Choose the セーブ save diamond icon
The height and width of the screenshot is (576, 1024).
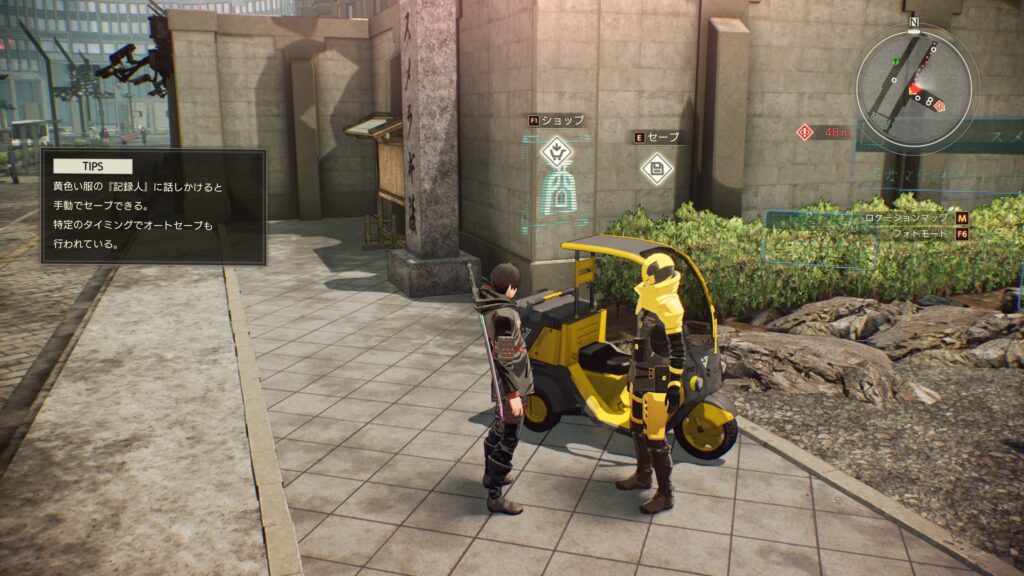(x=656, y=168)
